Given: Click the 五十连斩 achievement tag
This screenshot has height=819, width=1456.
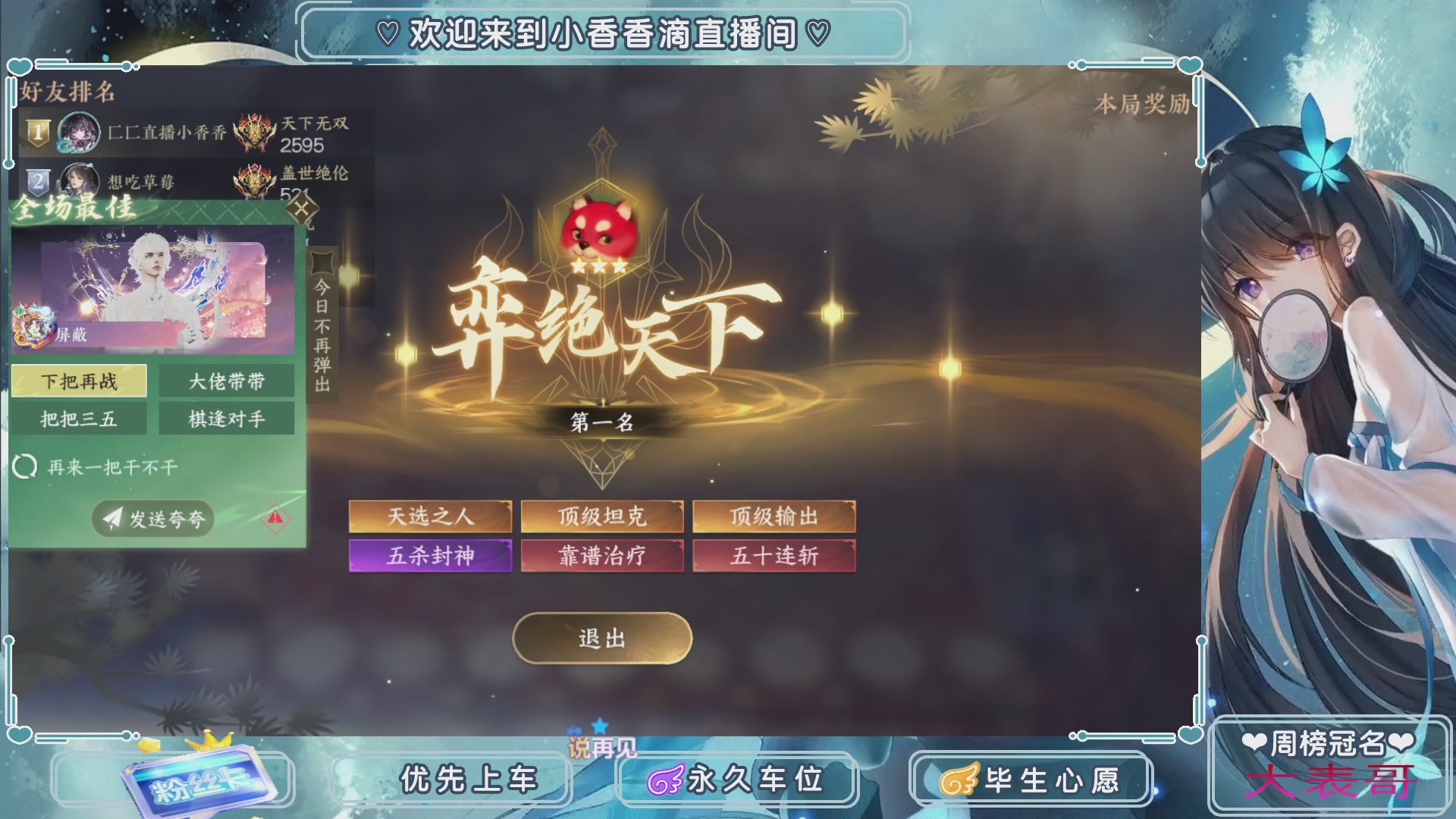Looking at the screenshot, I should pos(773,556).
